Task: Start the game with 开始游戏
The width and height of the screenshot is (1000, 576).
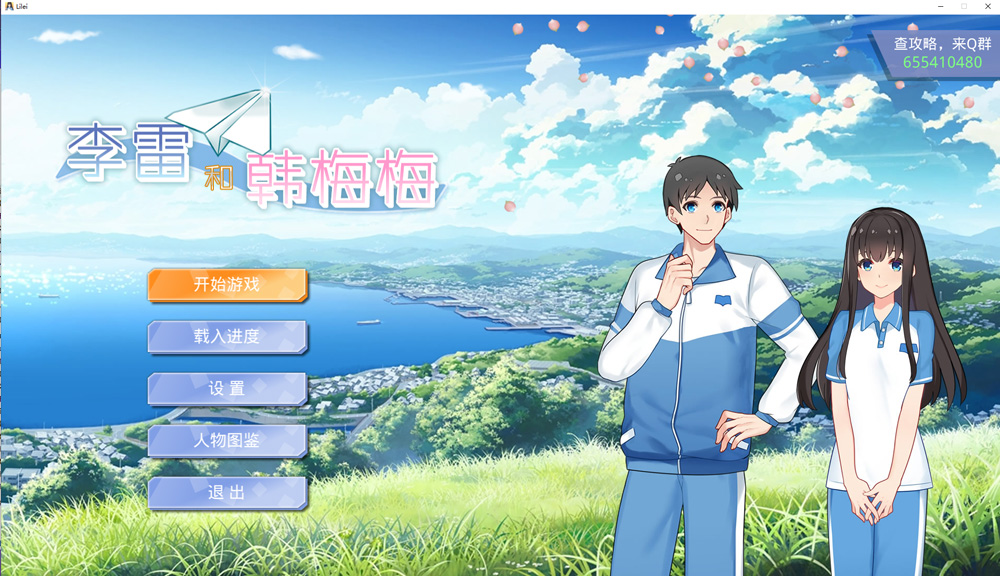Action: [x=227, y=285]
